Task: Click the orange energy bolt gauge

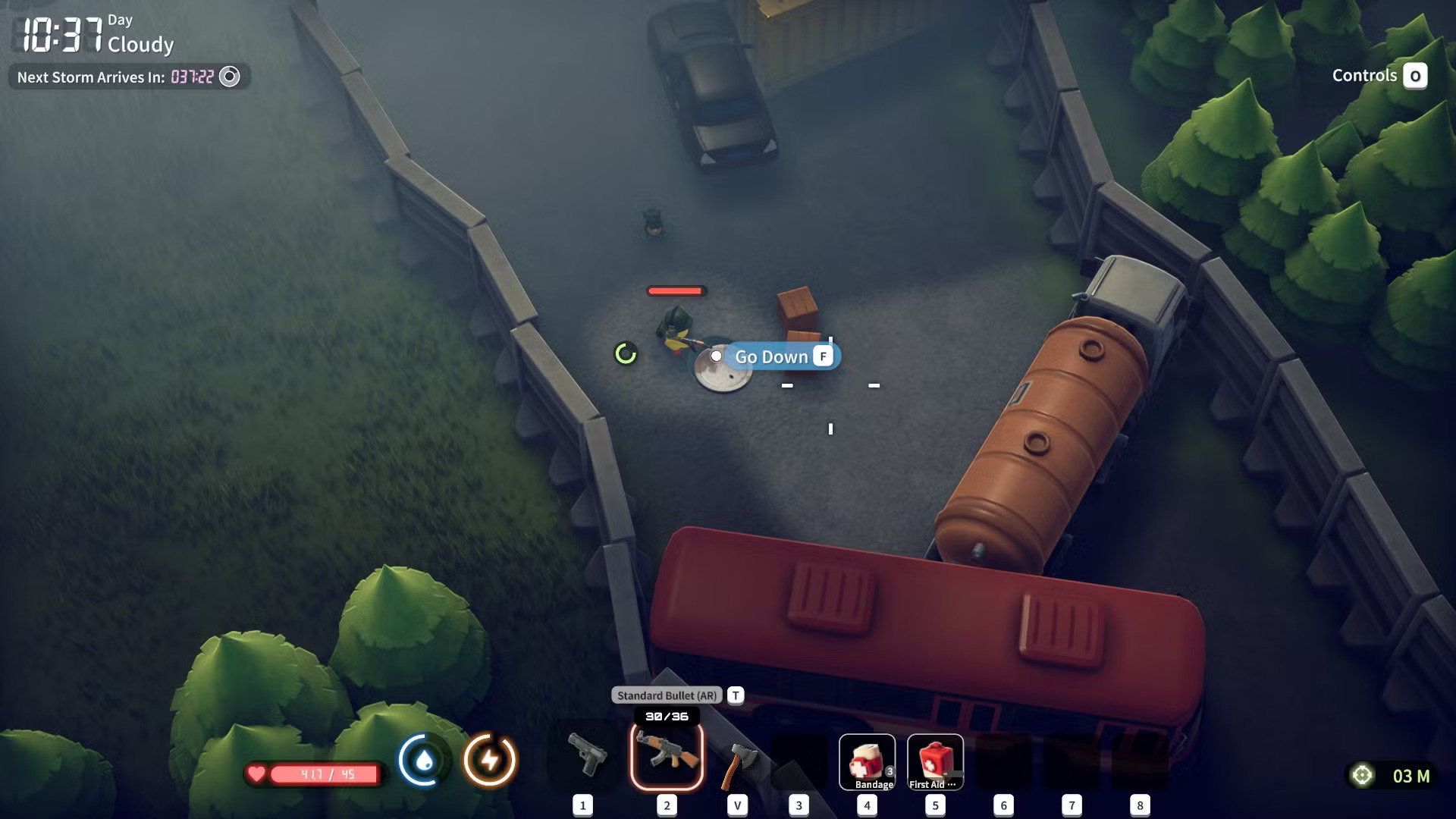Action: pyautogui.click(x=490, y=758)
